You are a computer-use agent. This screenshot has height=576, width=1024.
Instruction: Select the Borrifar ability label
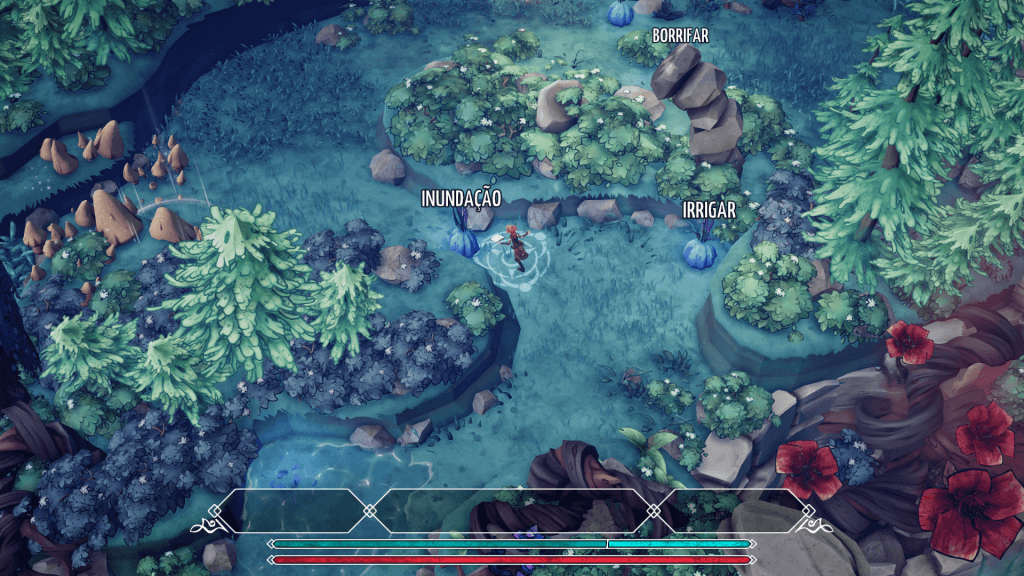tap(680, 36)
